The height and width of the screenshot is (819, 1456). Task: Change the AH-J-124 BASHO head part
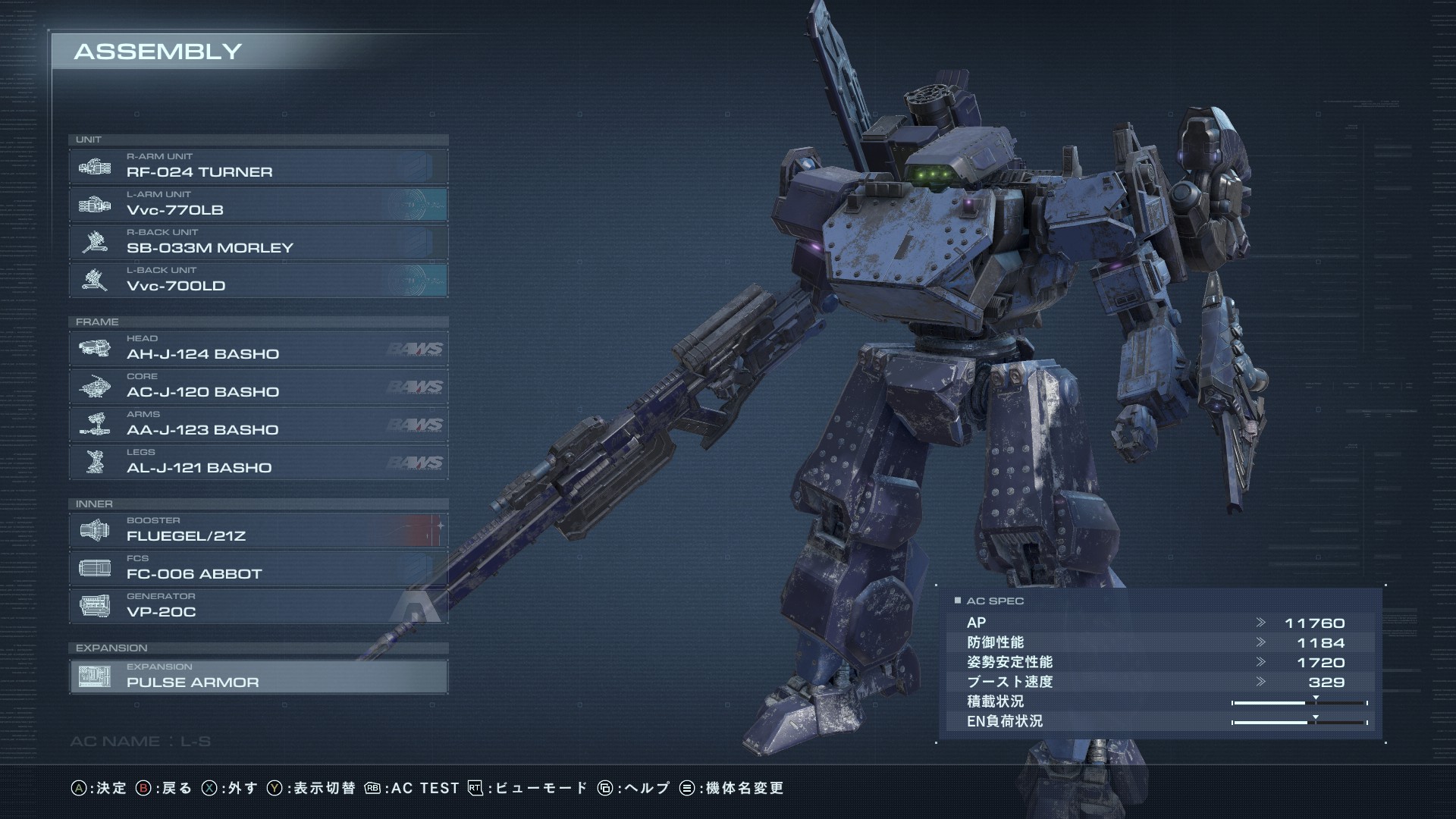258,348
